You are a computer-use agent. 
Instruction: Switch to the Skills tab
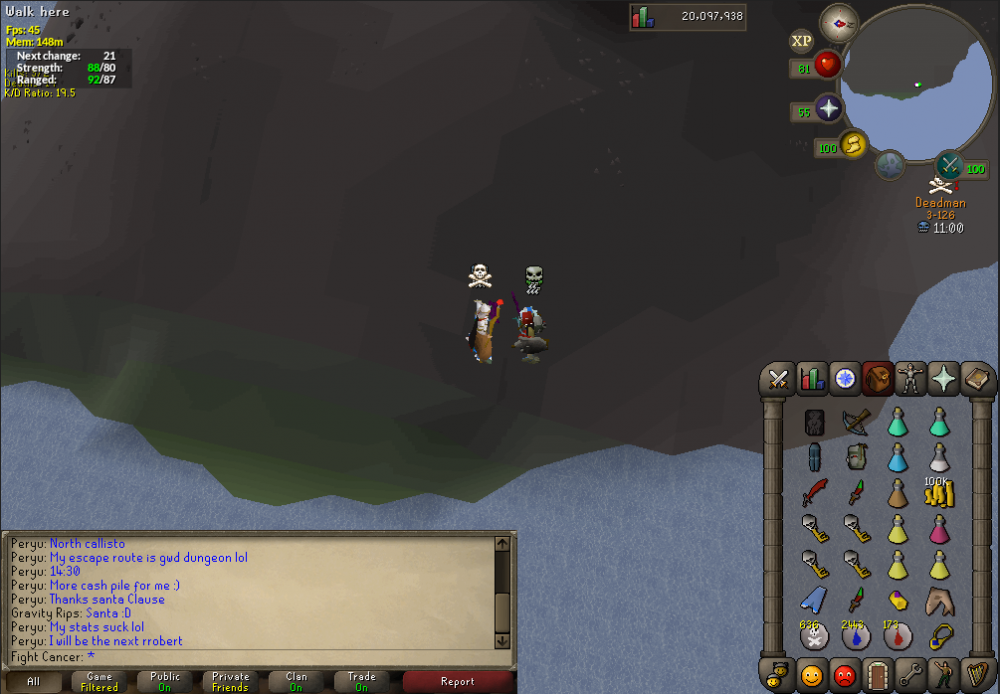[x=812, y=379]
